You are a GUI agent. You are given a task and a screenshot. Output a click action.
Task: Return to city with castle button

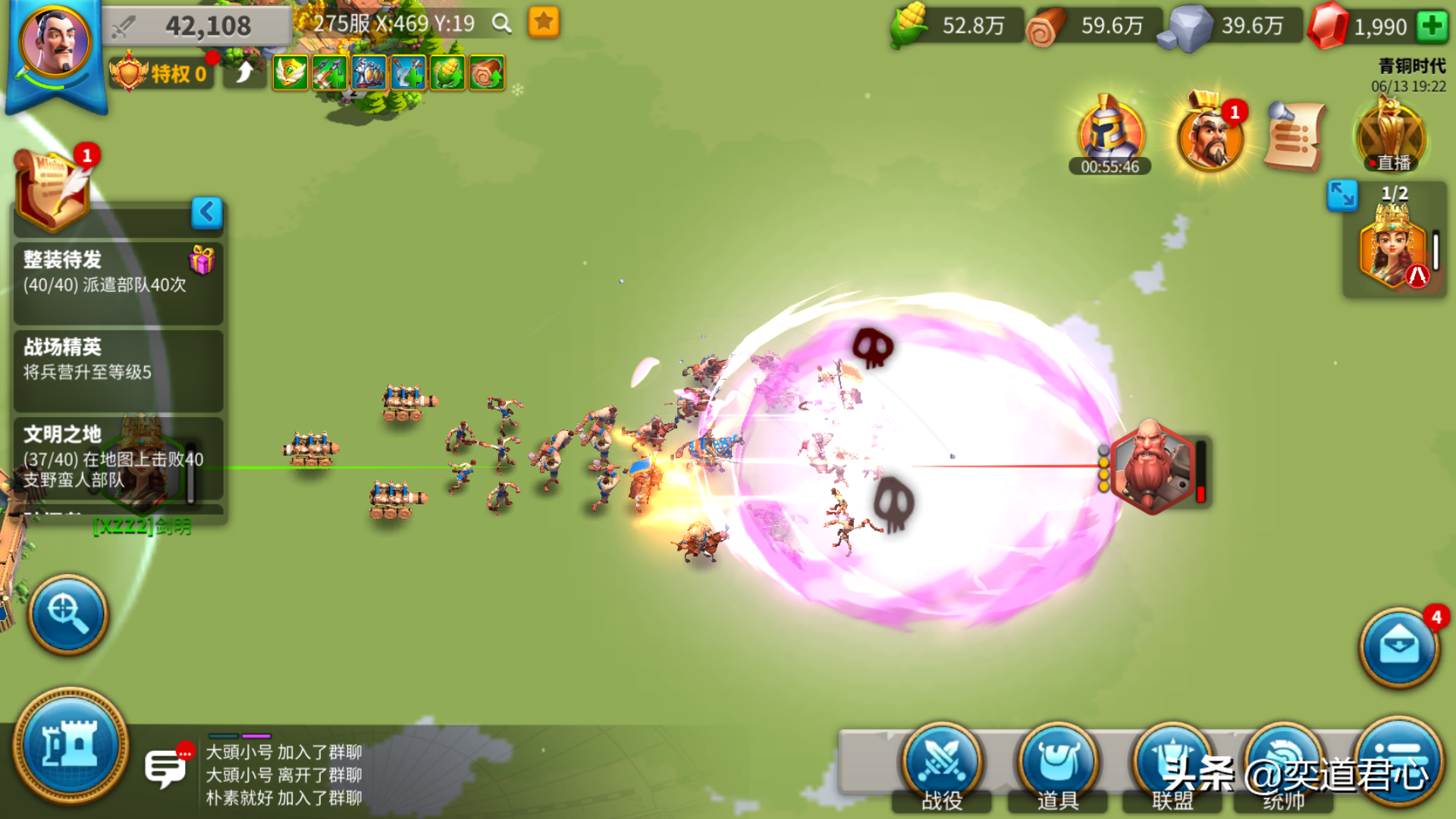[x=71, y=745]
